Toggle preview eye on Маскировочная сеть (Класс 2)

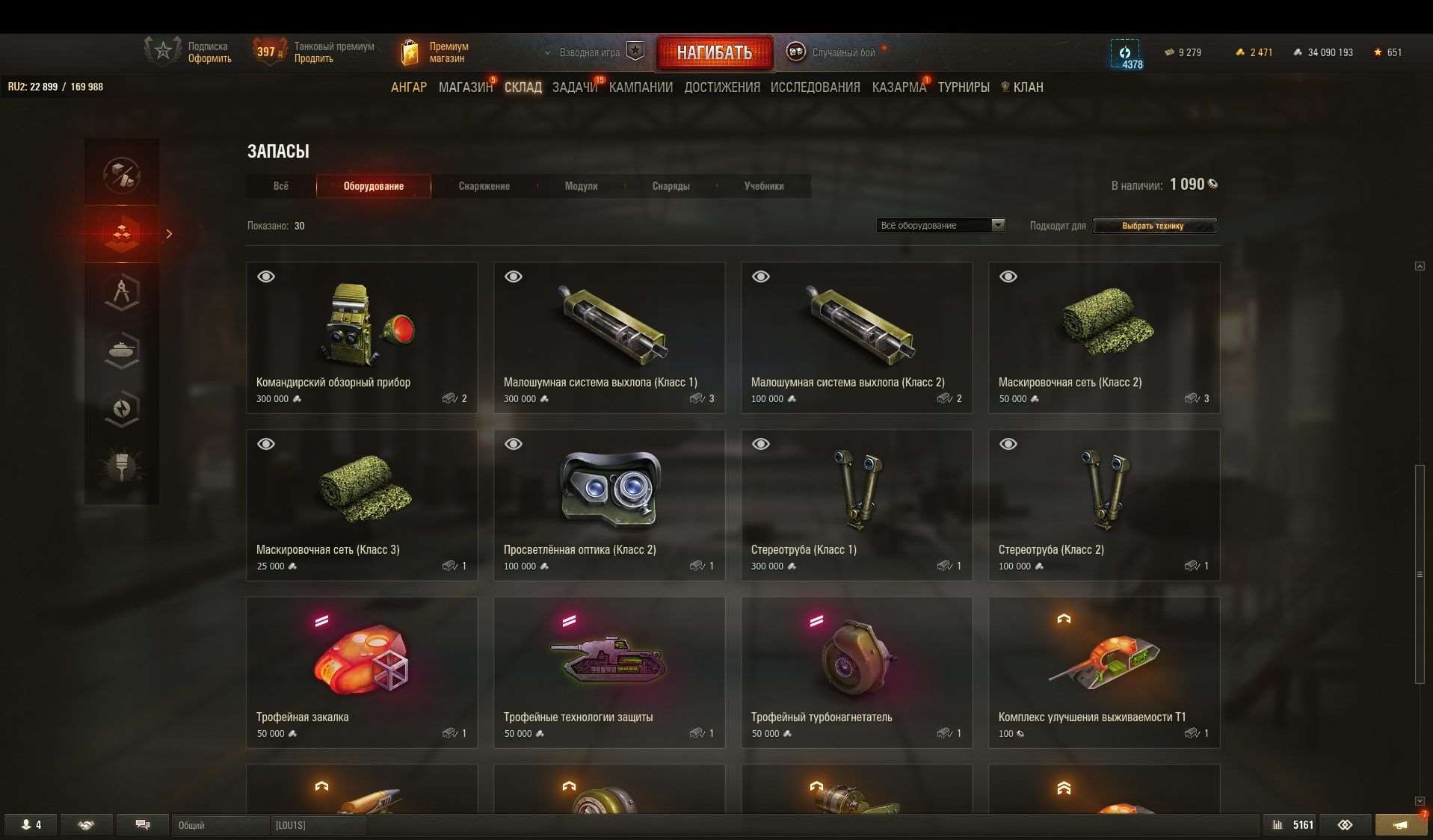[1008, 276]
